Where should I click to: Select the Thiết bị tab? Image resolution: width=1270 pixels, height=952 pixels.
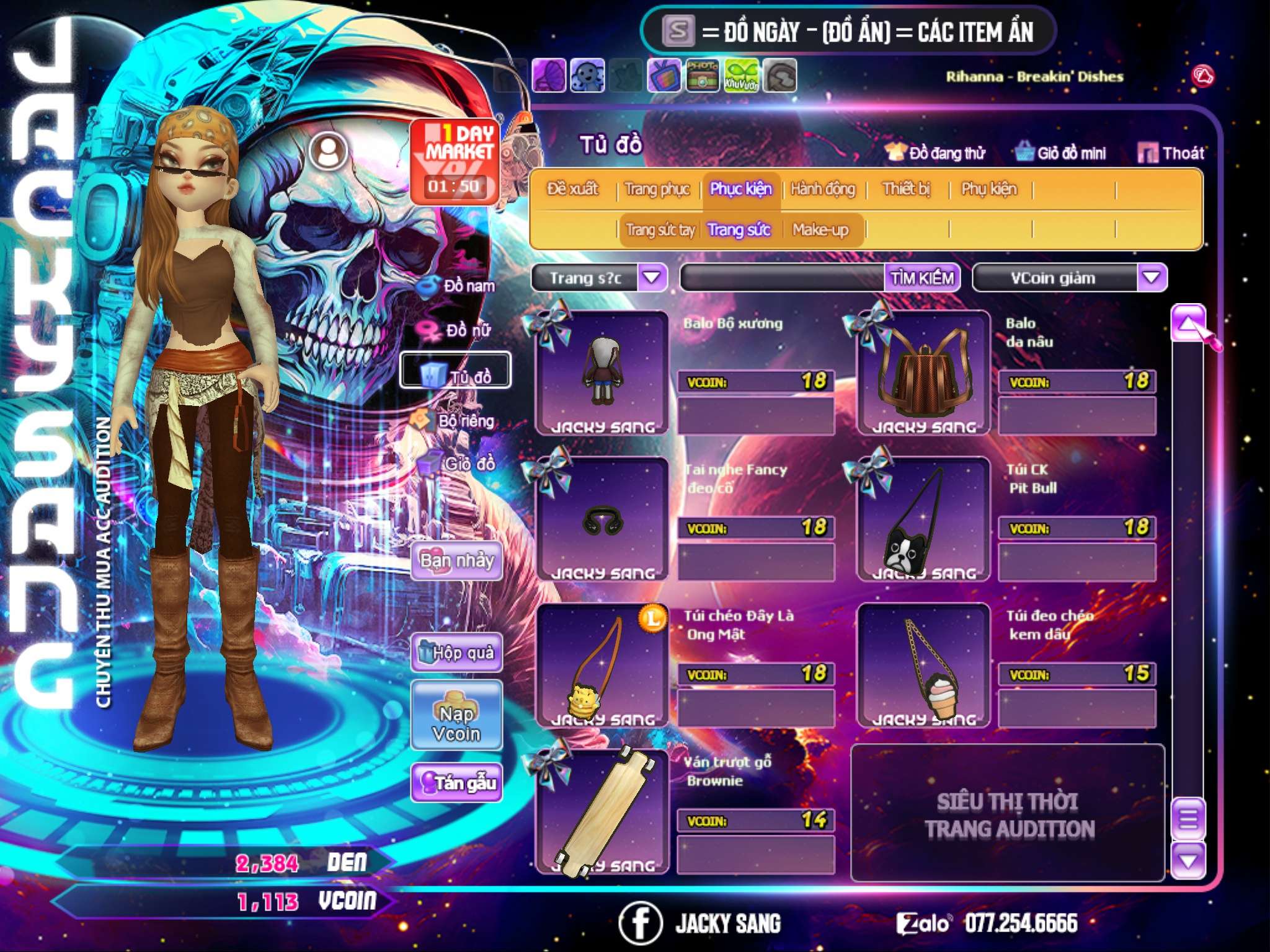point(906,189)
